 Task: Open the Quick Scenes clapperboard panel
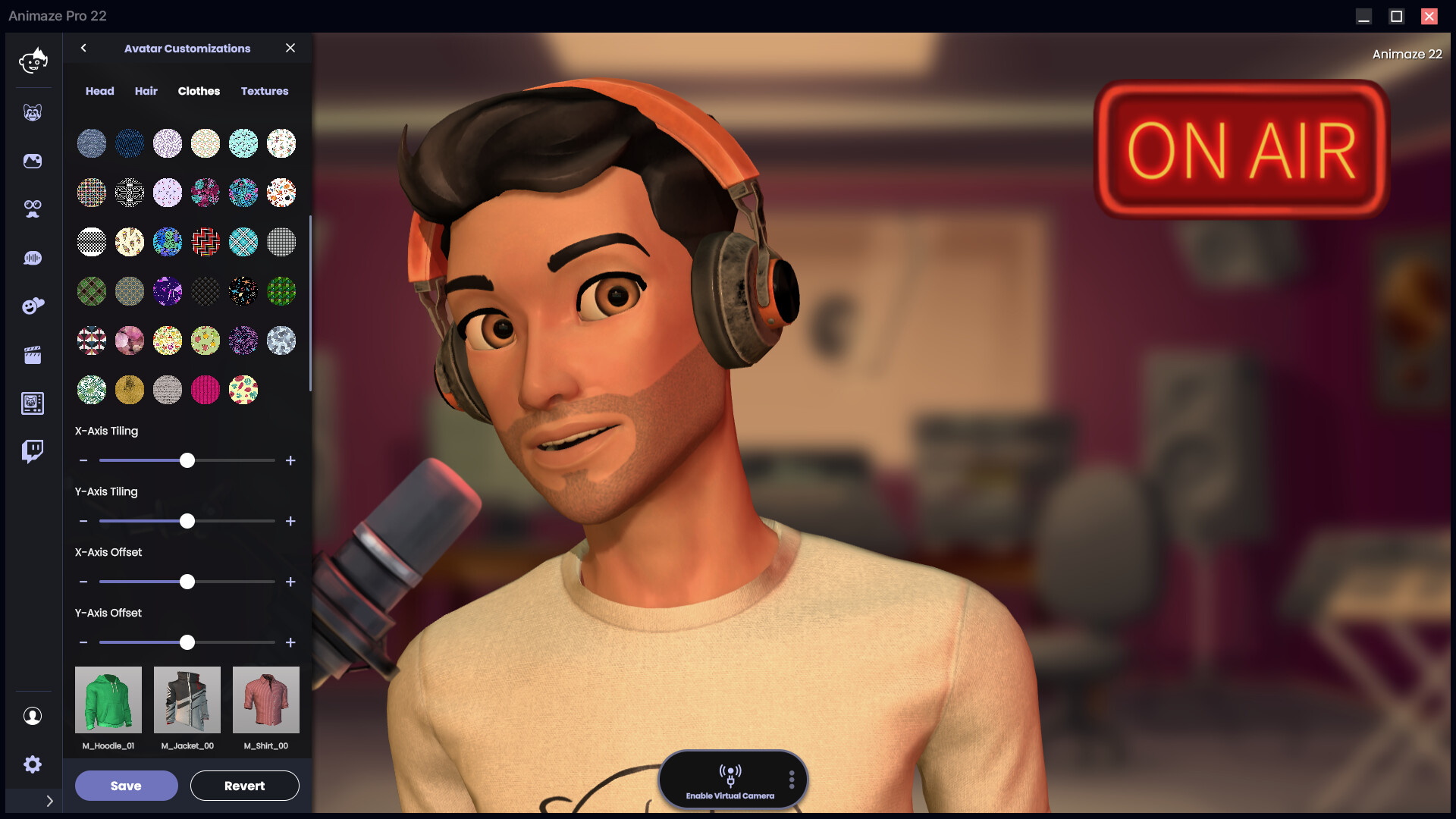pyautogui.click(x=33, y=354)
